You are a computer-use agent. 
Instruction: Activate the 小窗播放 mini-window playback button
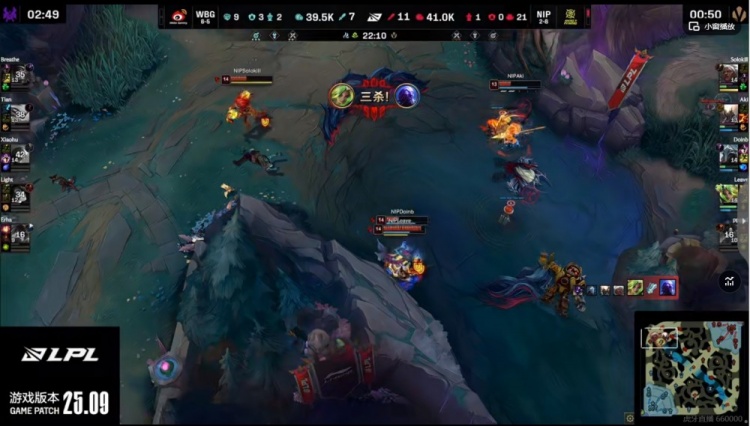click(x=714, y=28)
